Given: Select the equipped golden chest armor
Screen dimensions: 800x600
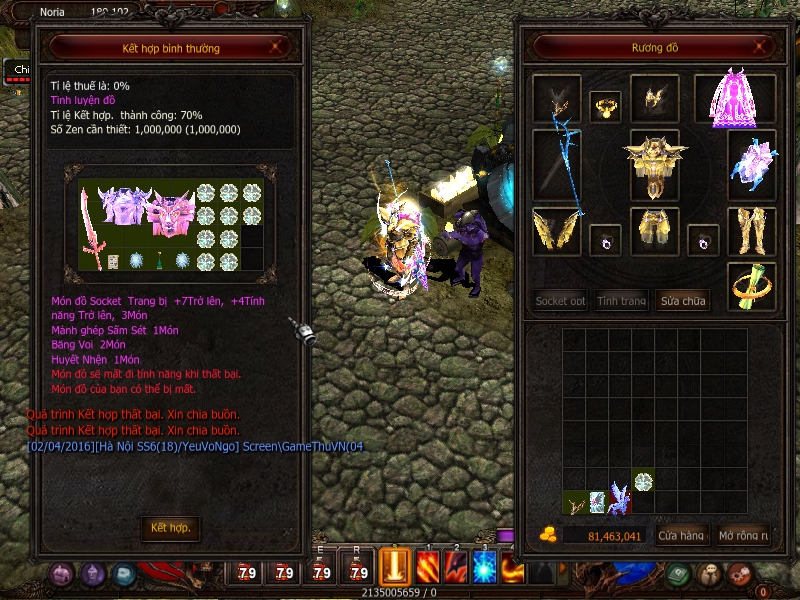Looking at the screenshot, I should pyautogui.click(x=654, y=163).
